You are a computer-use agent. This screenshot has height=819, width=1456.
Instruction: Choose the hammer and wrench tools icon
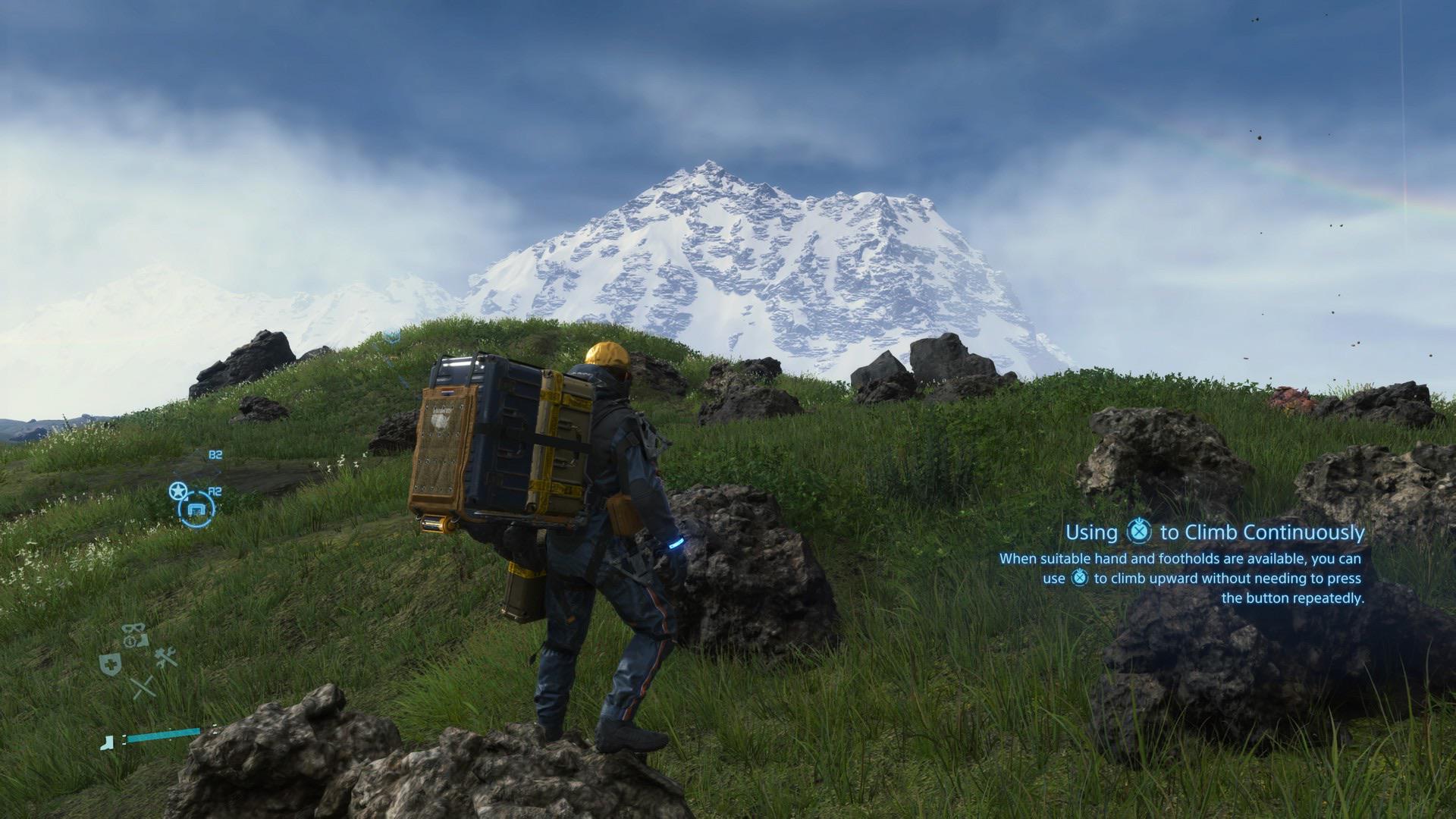pos(166,657)
